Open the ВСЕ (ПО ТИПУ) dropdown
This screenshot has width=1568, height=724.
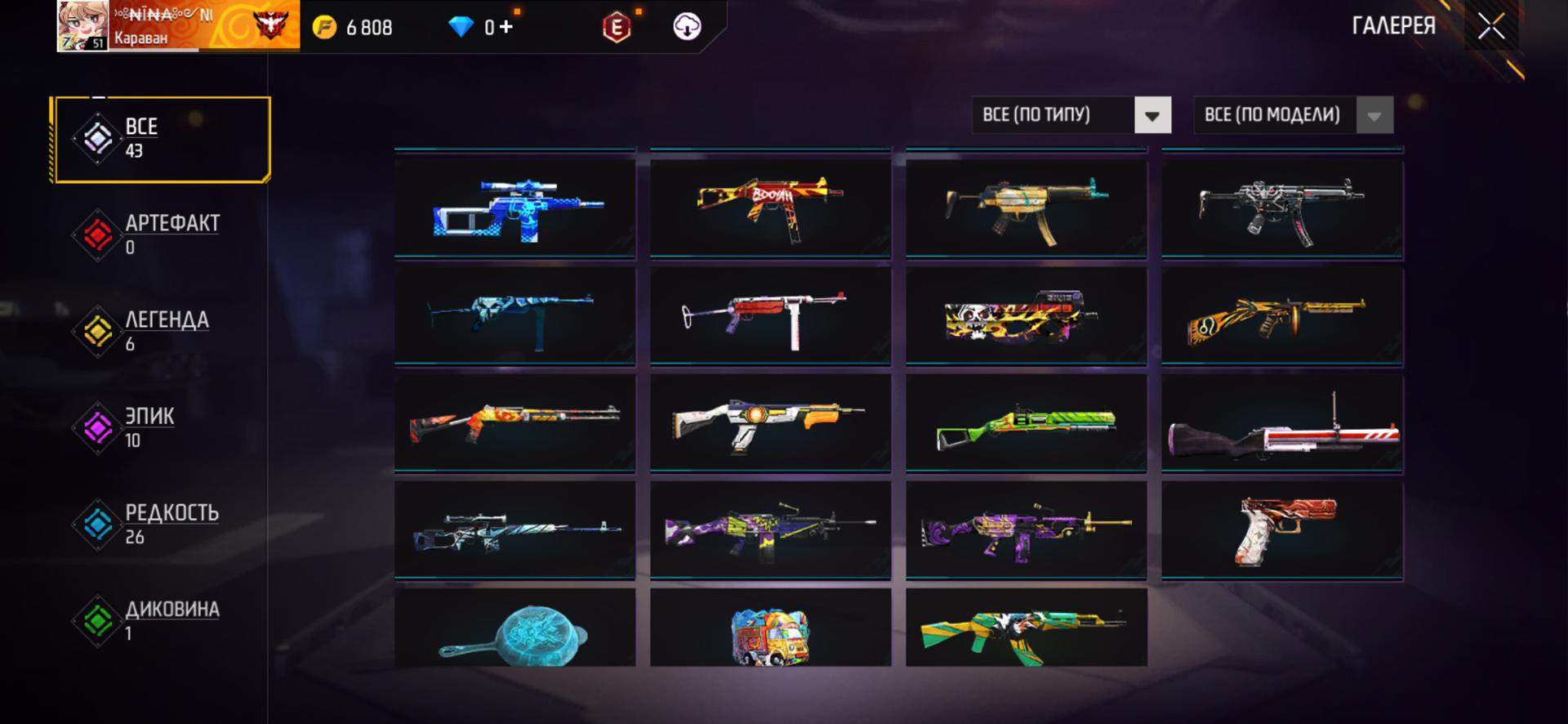[x=1071, y=115]
